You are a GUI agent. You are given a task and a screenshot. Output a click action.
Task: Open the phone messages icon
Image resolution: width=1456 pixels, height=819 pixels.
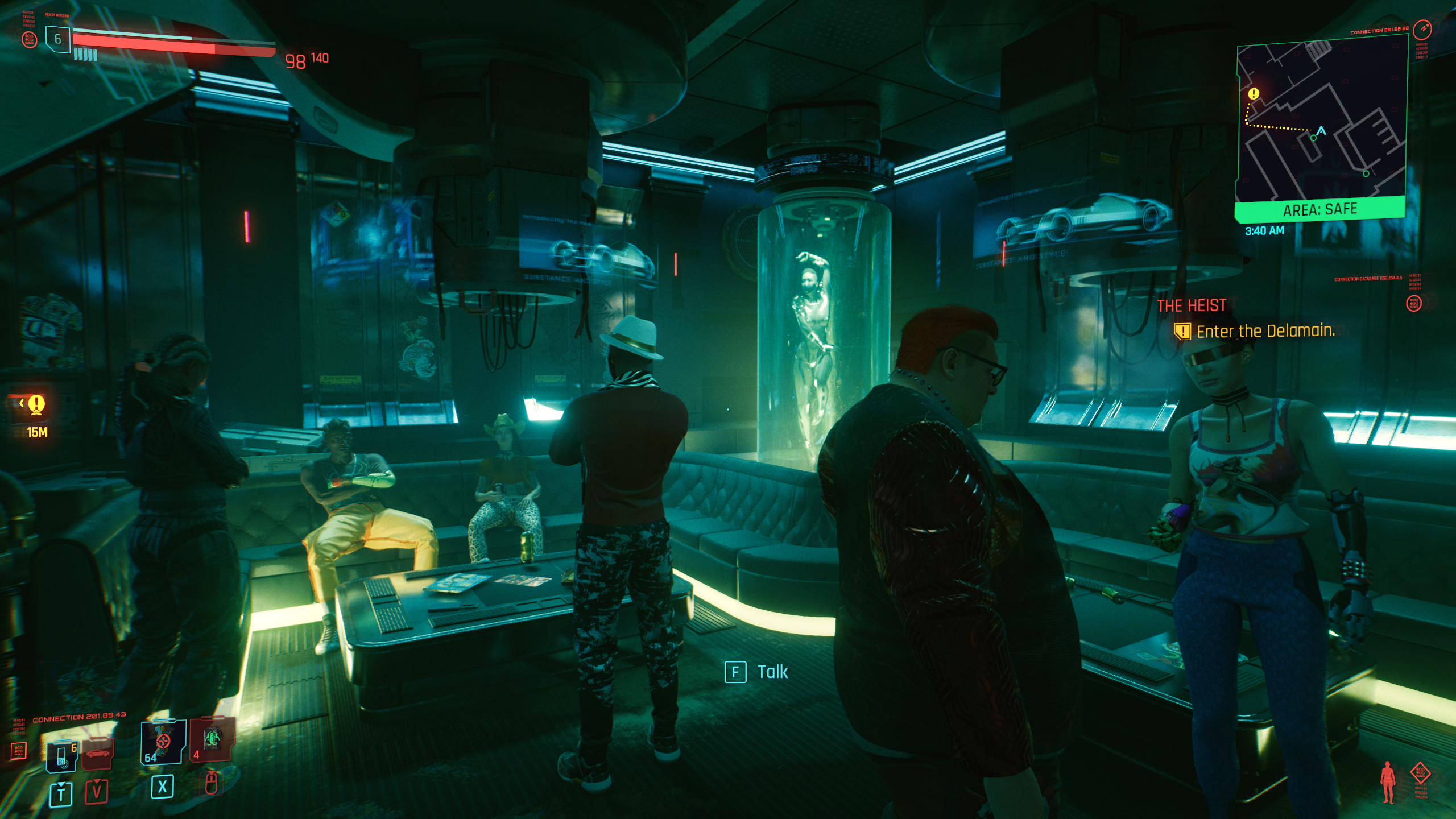tap(62, 756)
